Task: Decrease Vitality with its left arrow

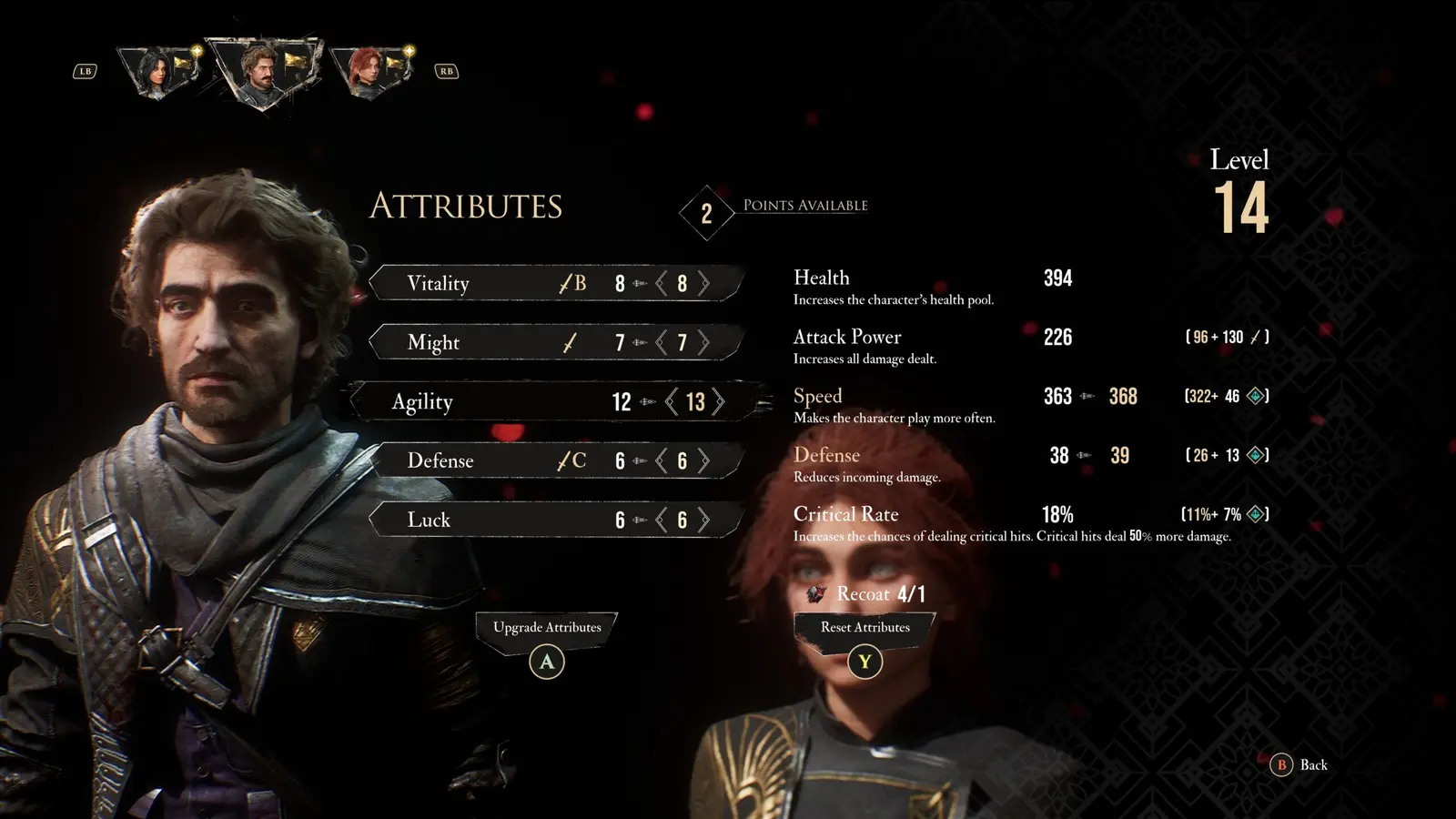Action: click(662, 283)
